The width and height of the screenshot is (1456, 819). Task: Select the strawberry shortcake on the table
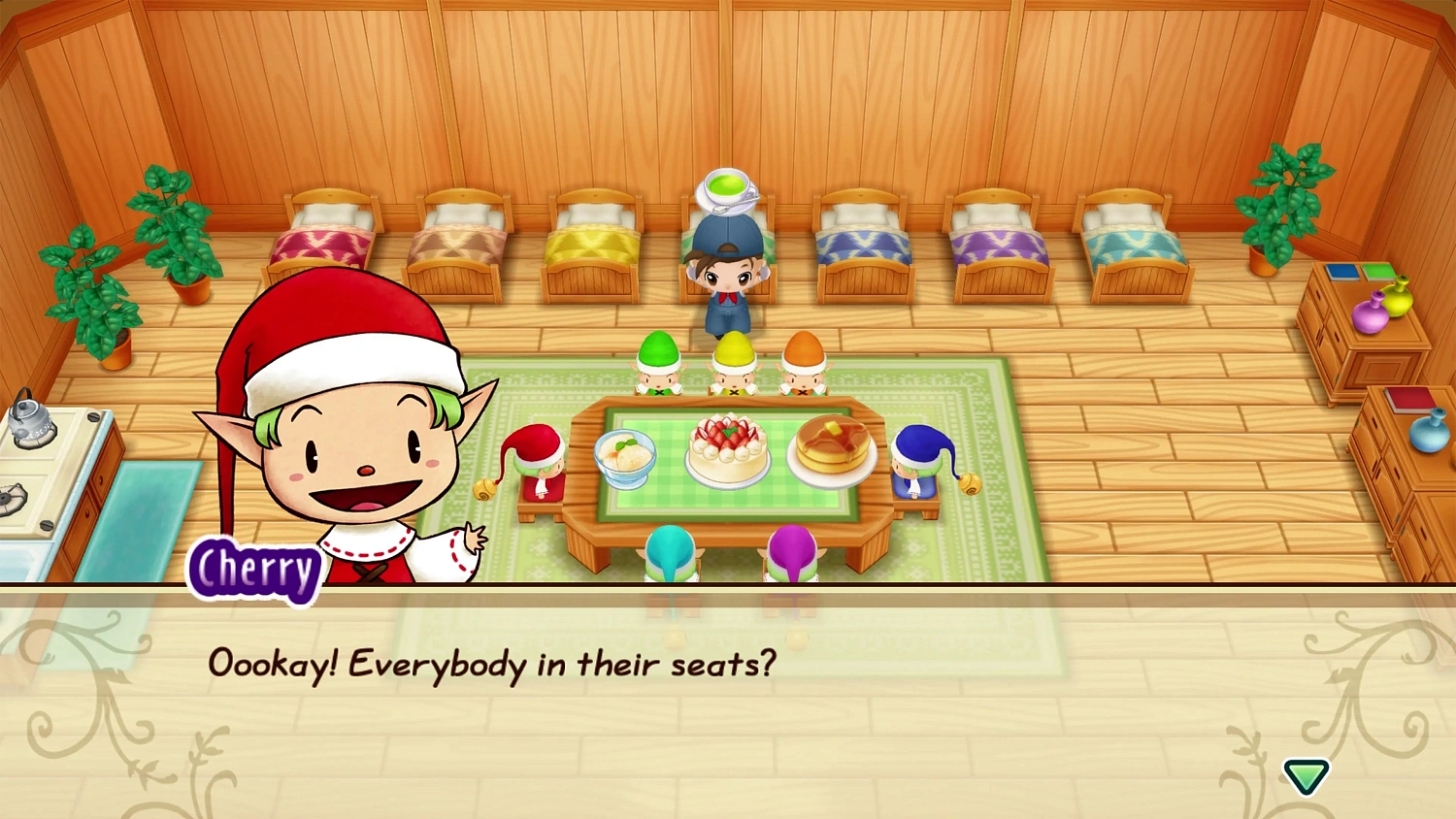tap(728, 451)
